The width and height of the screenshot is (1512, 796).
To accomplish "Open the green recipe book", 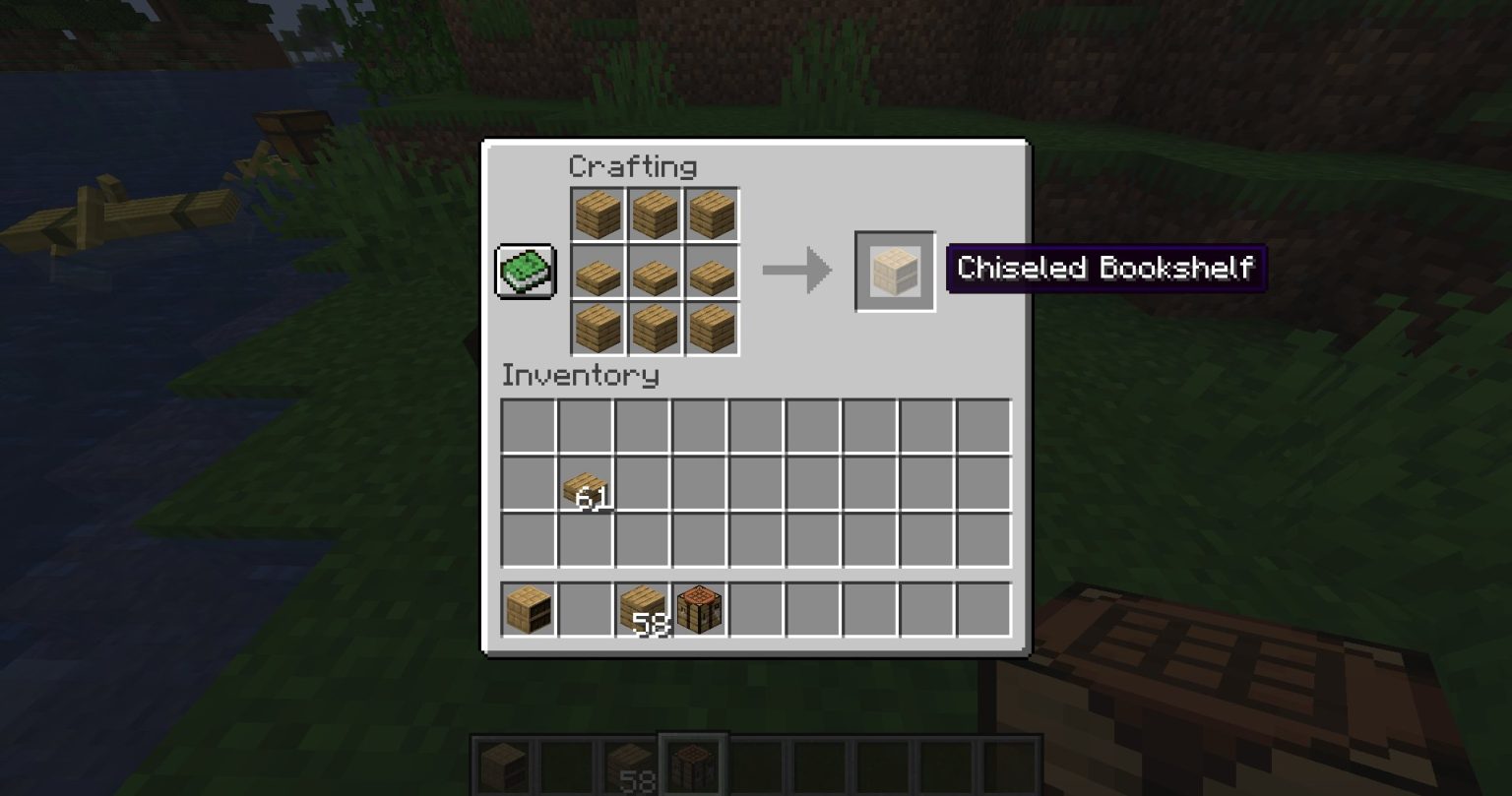I will pos(526,270).
